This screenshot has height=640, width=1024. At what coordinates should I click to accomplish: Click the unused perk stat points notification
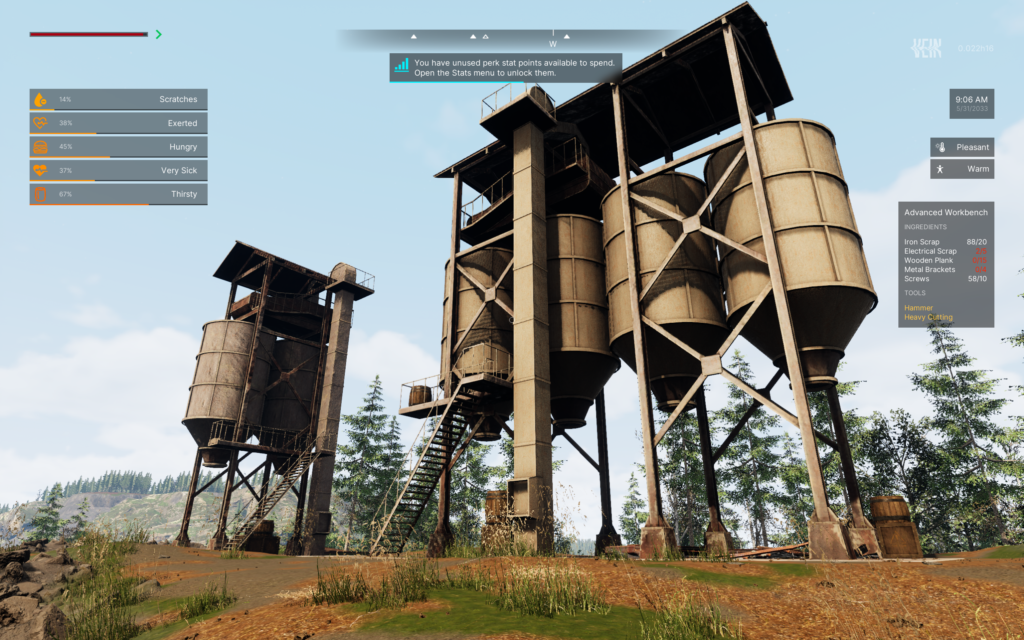coord(506,67)
